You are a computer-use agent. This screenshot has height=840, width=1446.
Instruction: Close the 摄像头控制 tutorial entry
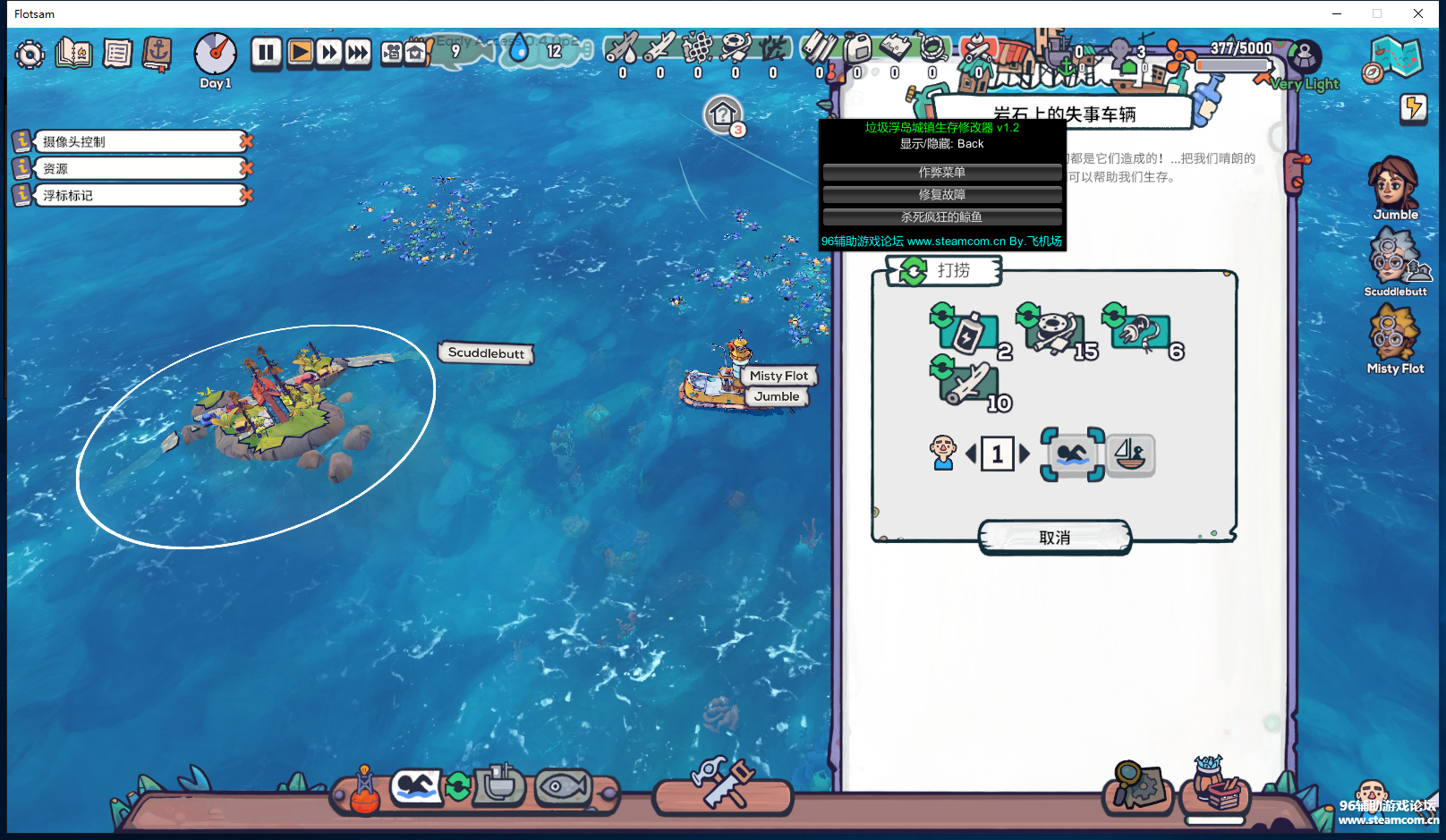[x=246, y=141]
